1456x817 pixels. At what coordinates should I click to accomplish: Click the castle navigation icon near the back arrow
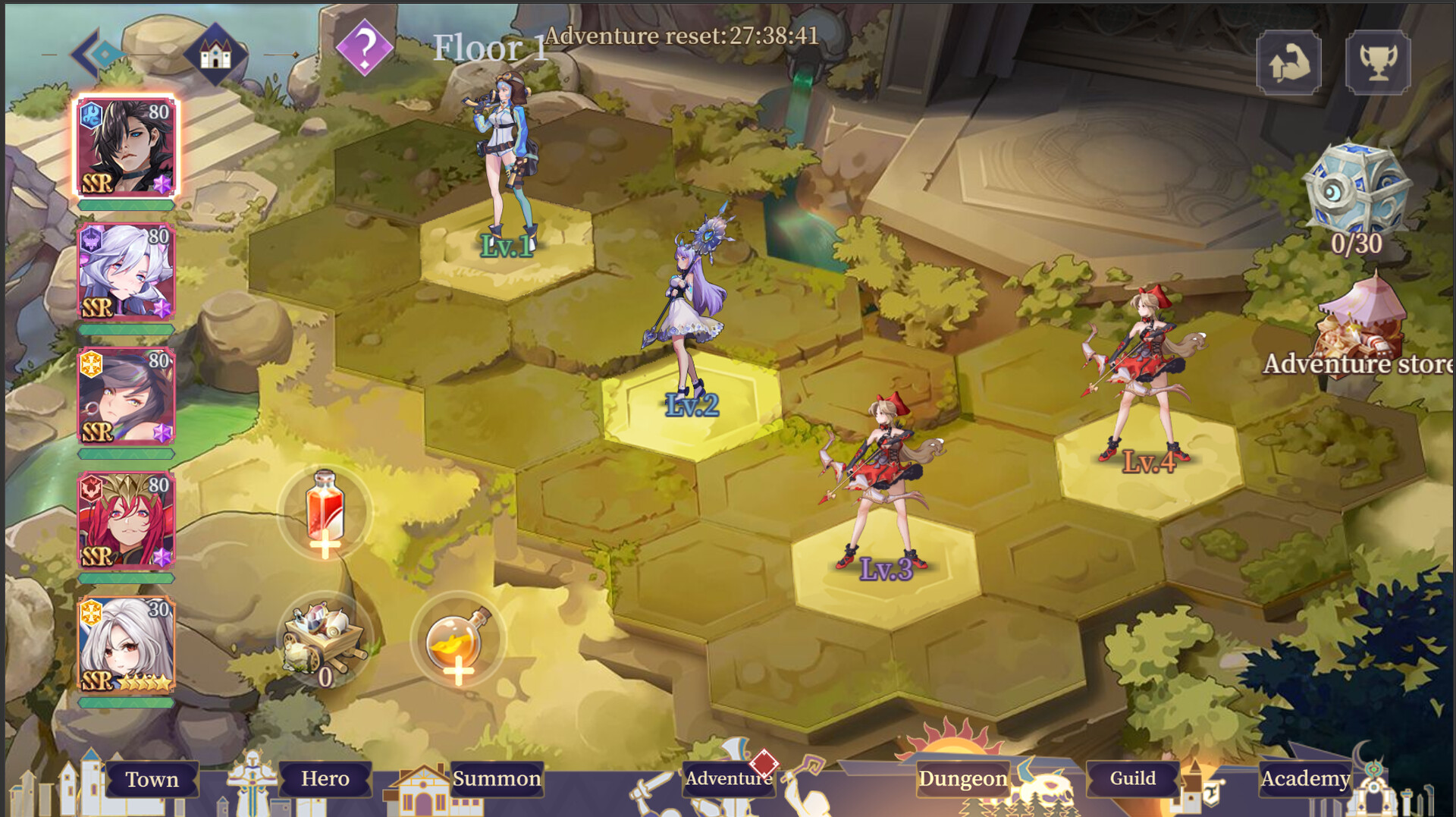coord(215,53)
